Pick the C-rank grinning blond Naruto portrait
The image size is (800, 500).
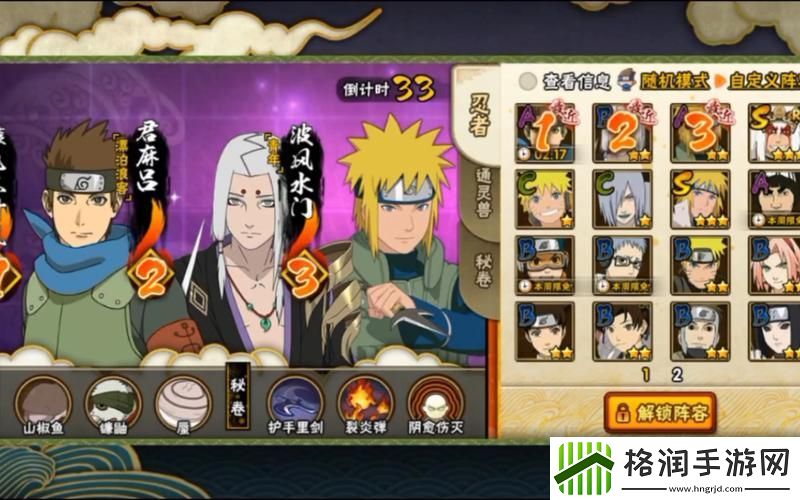[x=545, y=197]
